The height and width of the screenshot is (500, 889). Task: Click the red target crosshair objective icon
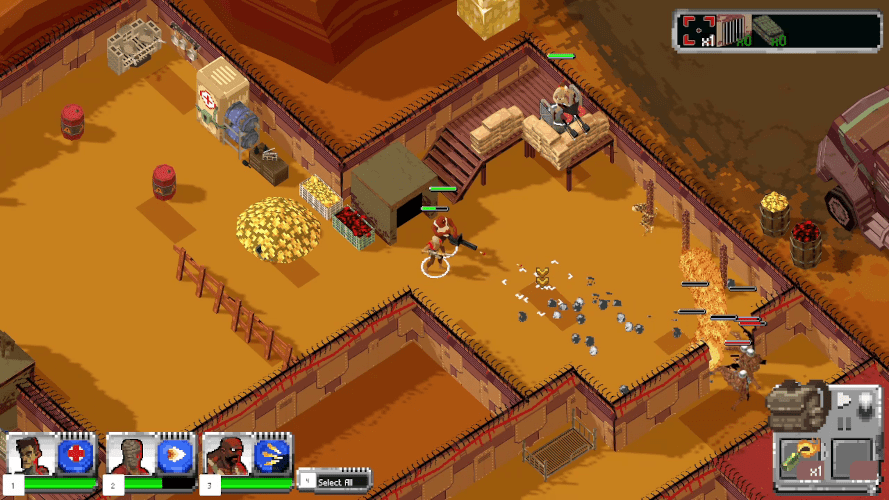(697, 29)
